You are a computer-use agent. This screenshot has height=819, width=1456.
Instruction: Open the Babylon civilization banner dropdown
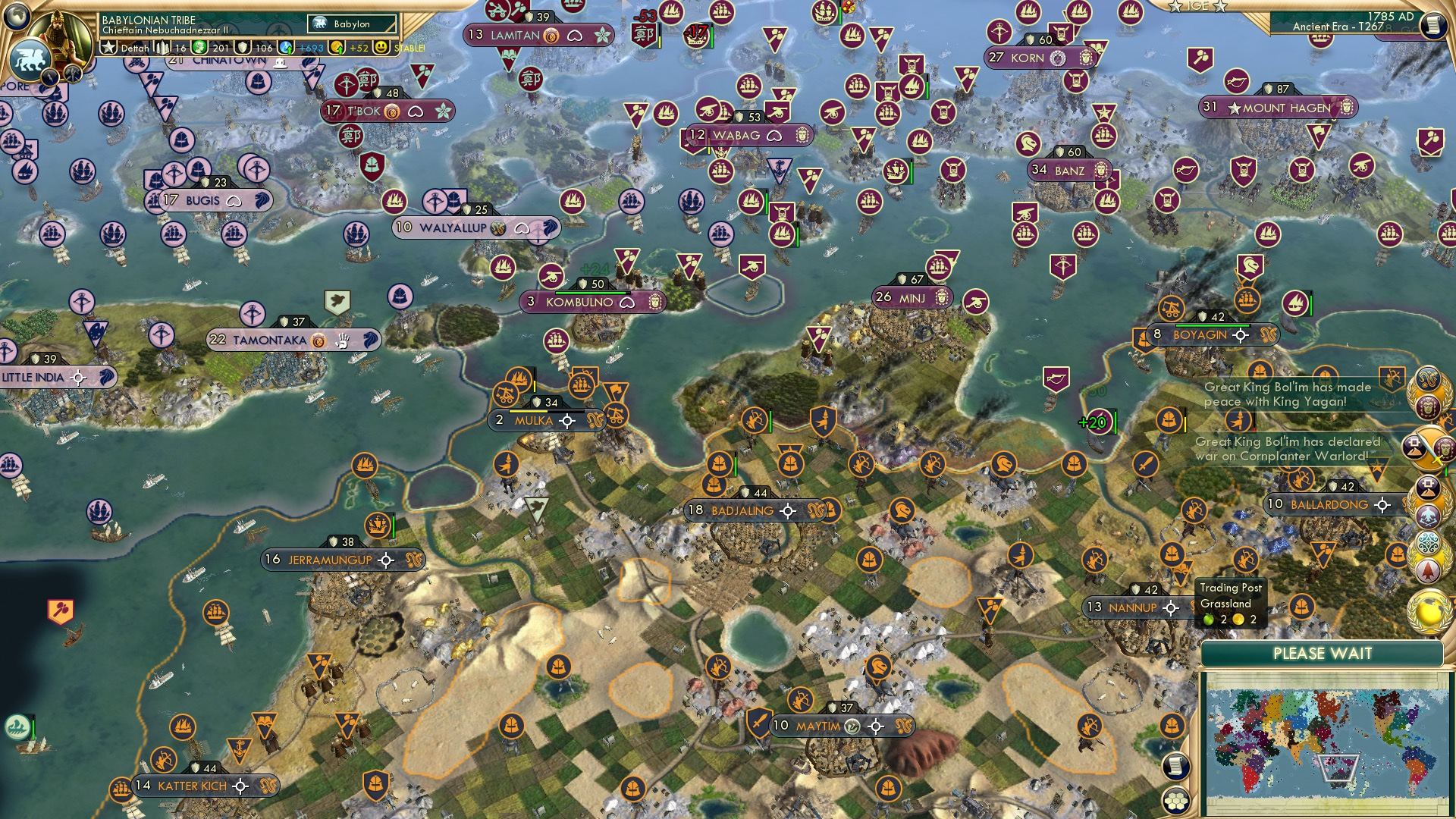point(350,24)
